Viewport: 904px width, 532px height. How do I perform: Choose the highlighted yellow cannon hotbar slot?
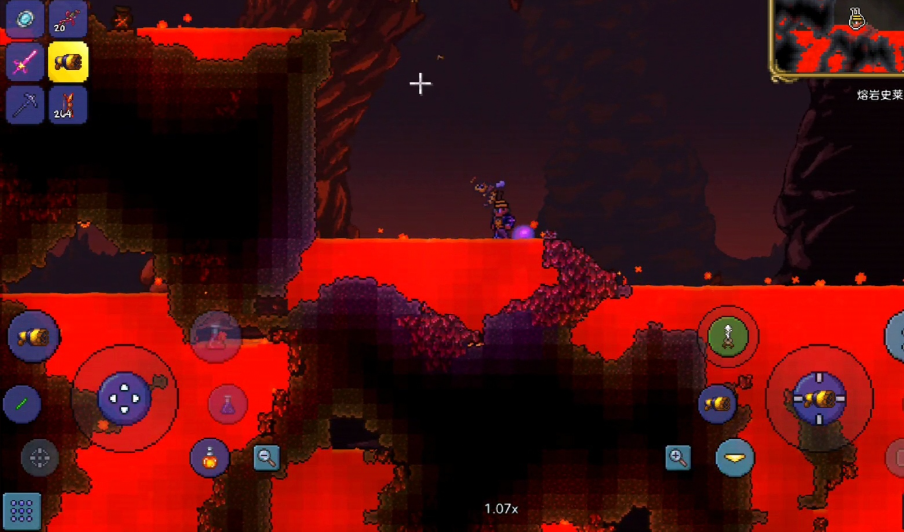point(68,62)
